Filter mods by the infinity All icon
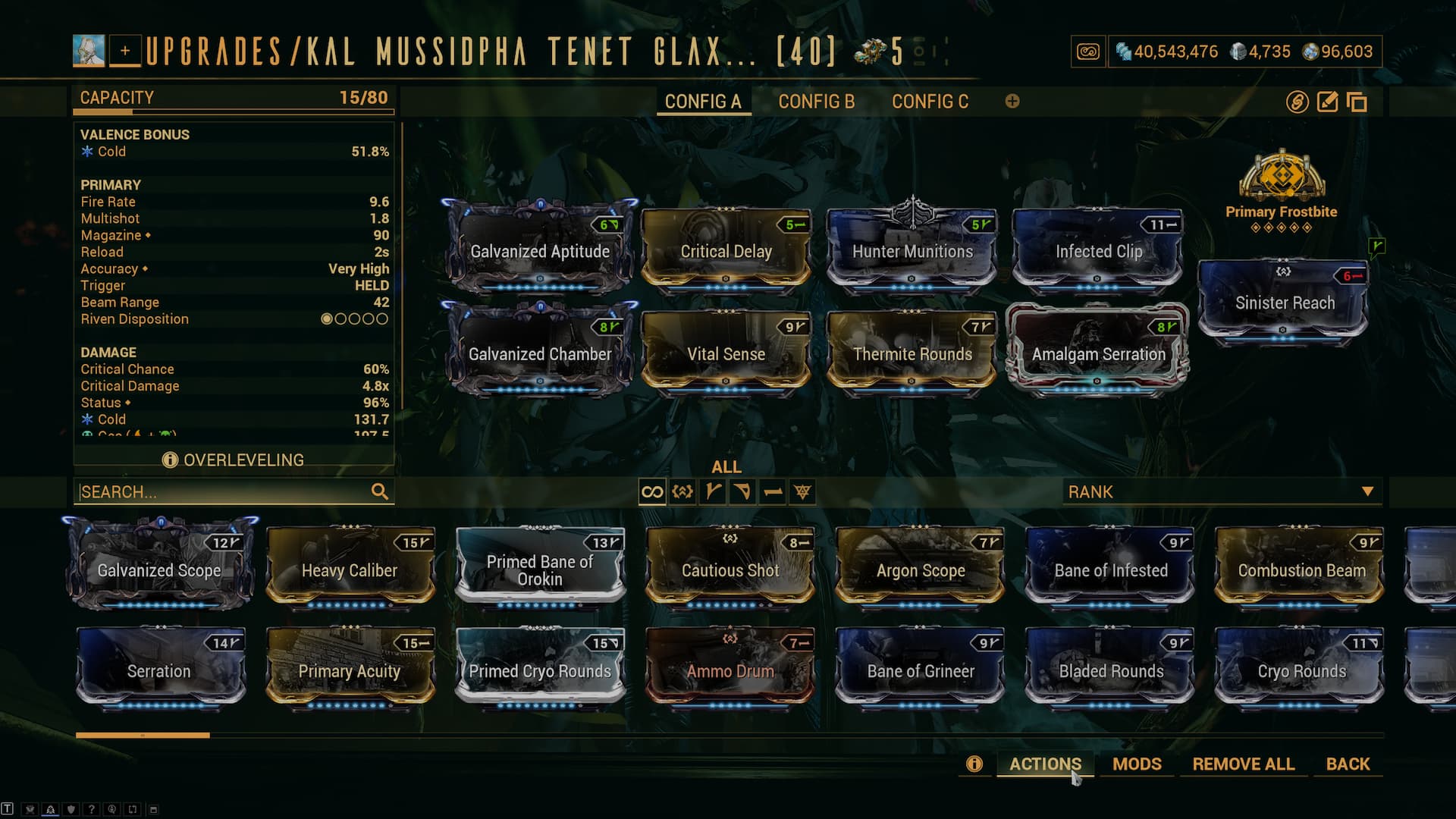 [x=652, y=492]
